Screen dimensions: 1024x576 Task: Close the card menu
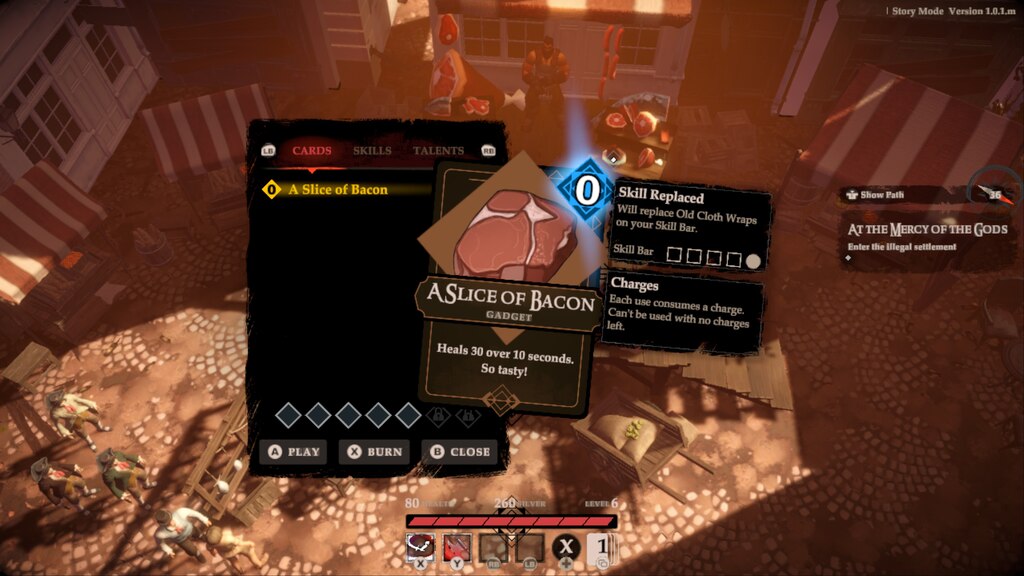click(x=459, y=452)
